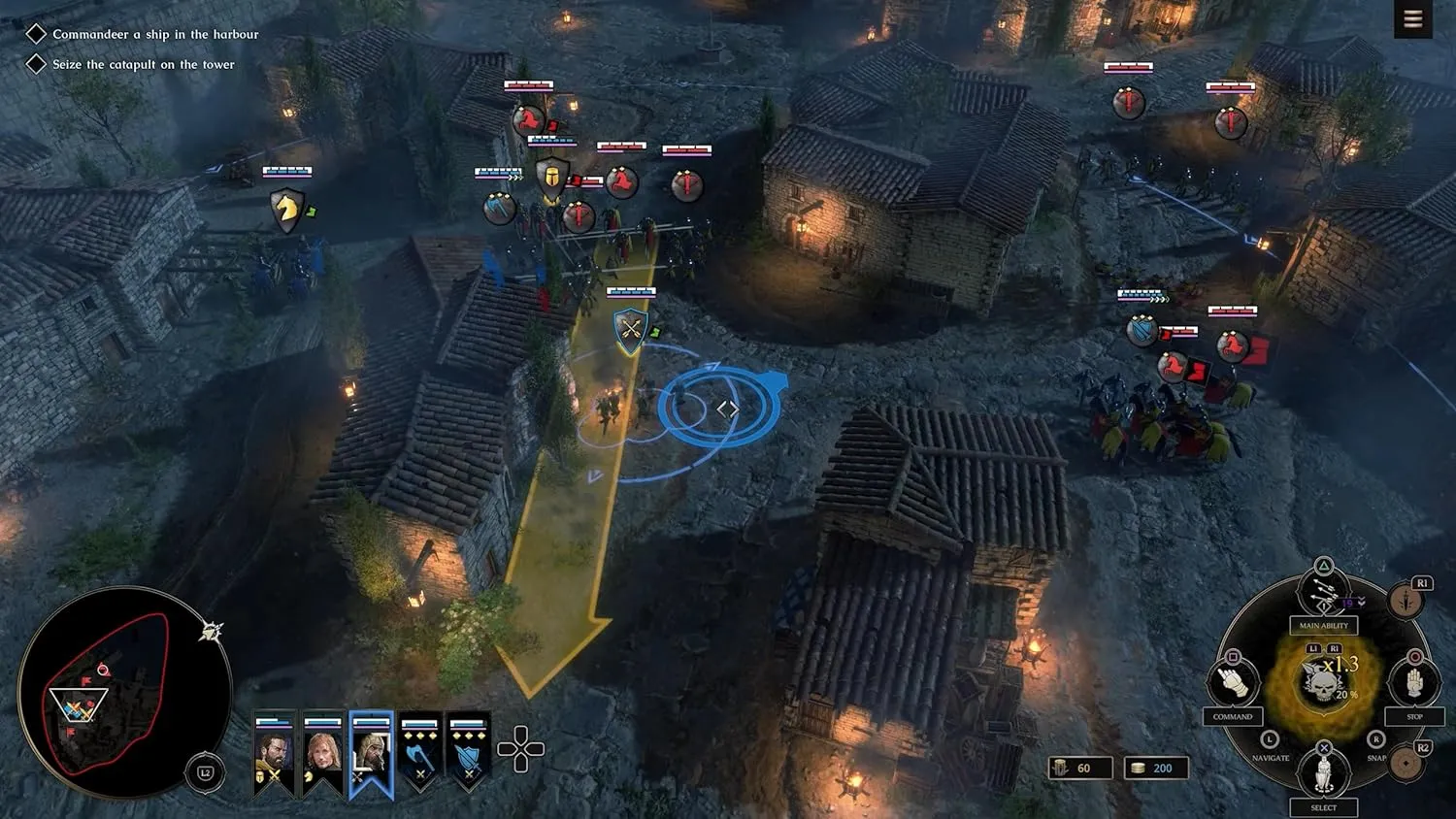Click the blue axe unit marker
1456x819 pixels.
coord(499,208)
